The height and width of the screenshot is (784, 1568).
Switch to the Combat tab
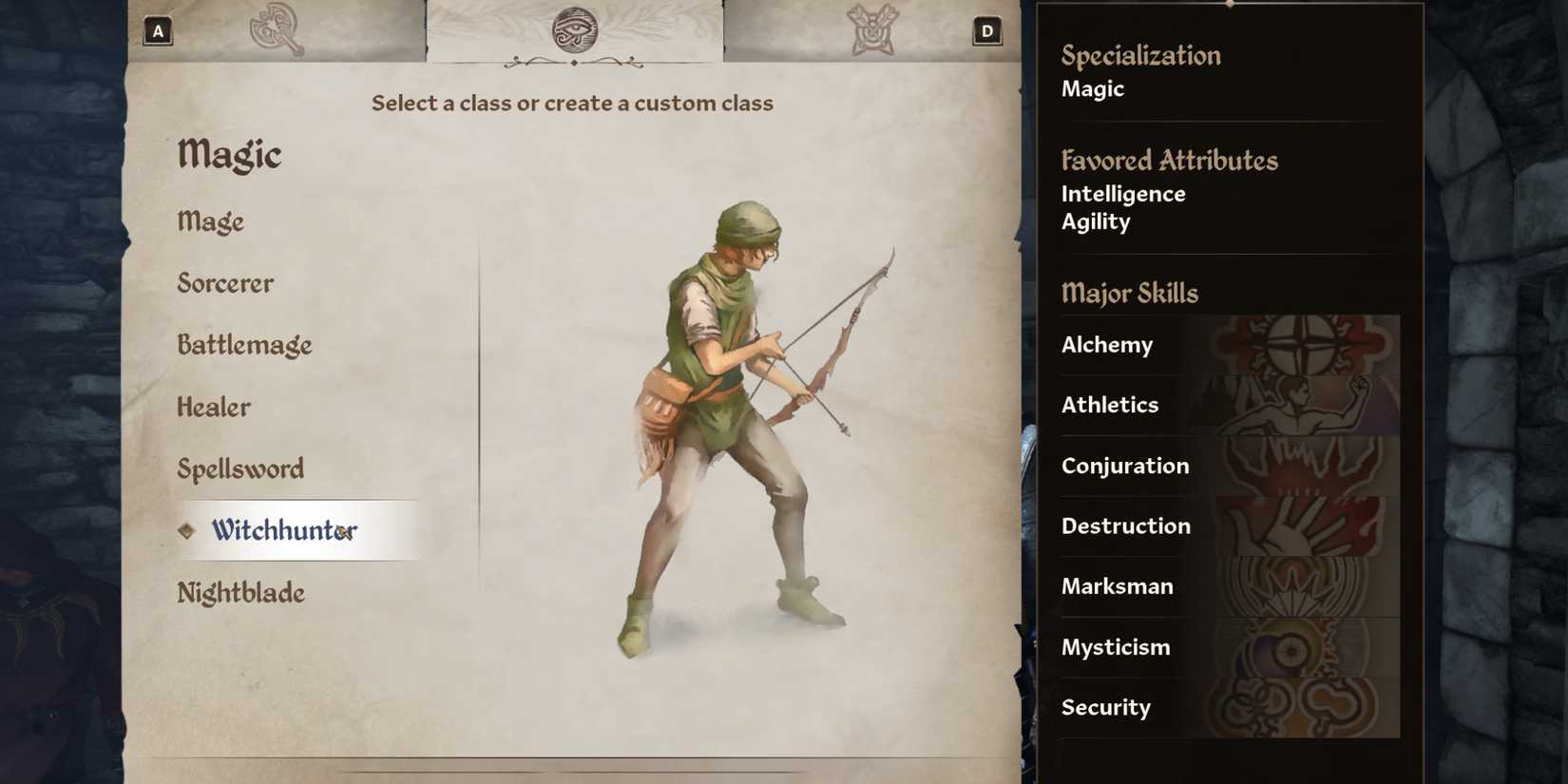click(276, 29)
